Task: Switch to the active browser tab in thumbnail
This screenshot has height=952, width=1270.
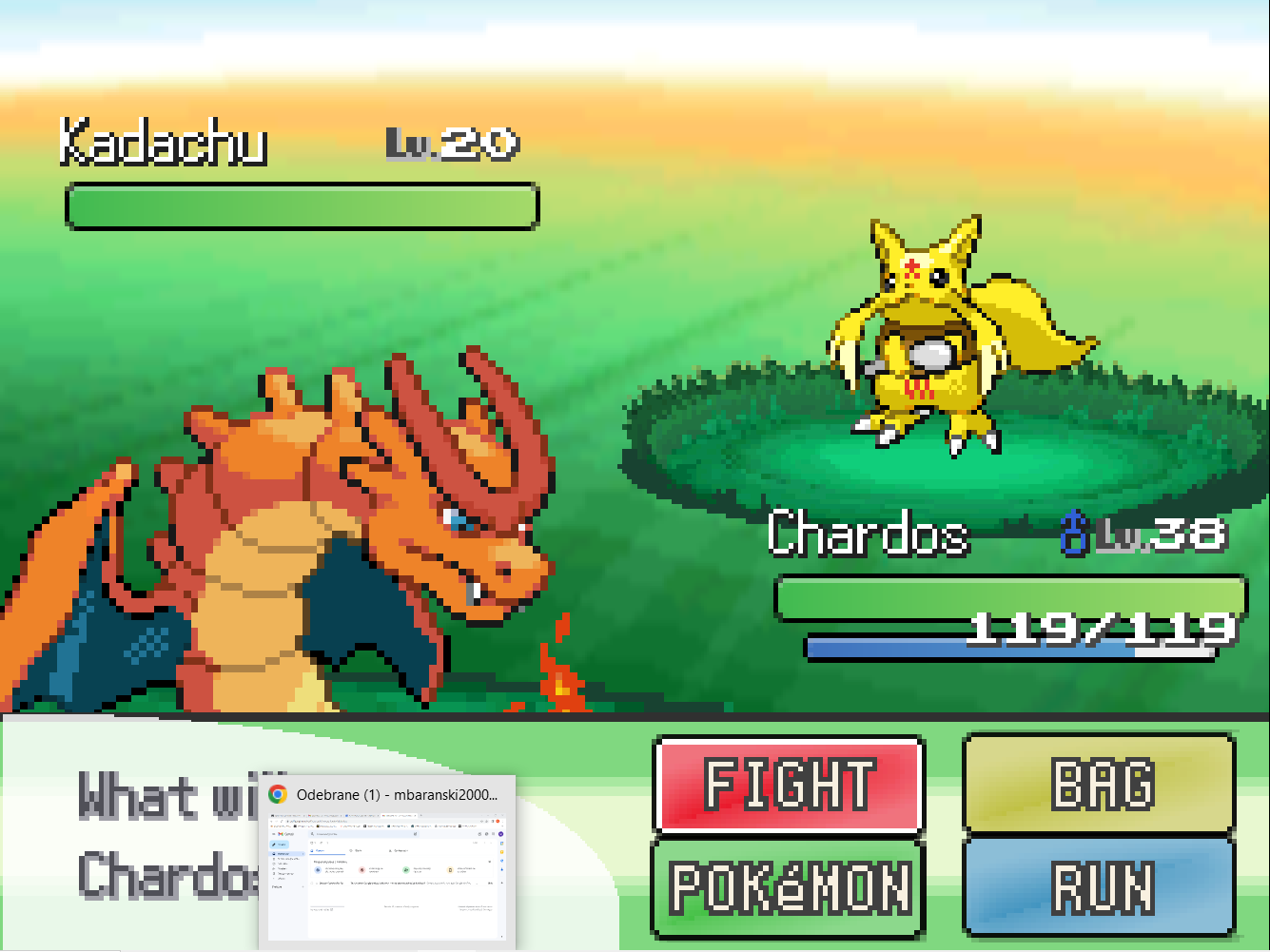Action: point(399,815)
